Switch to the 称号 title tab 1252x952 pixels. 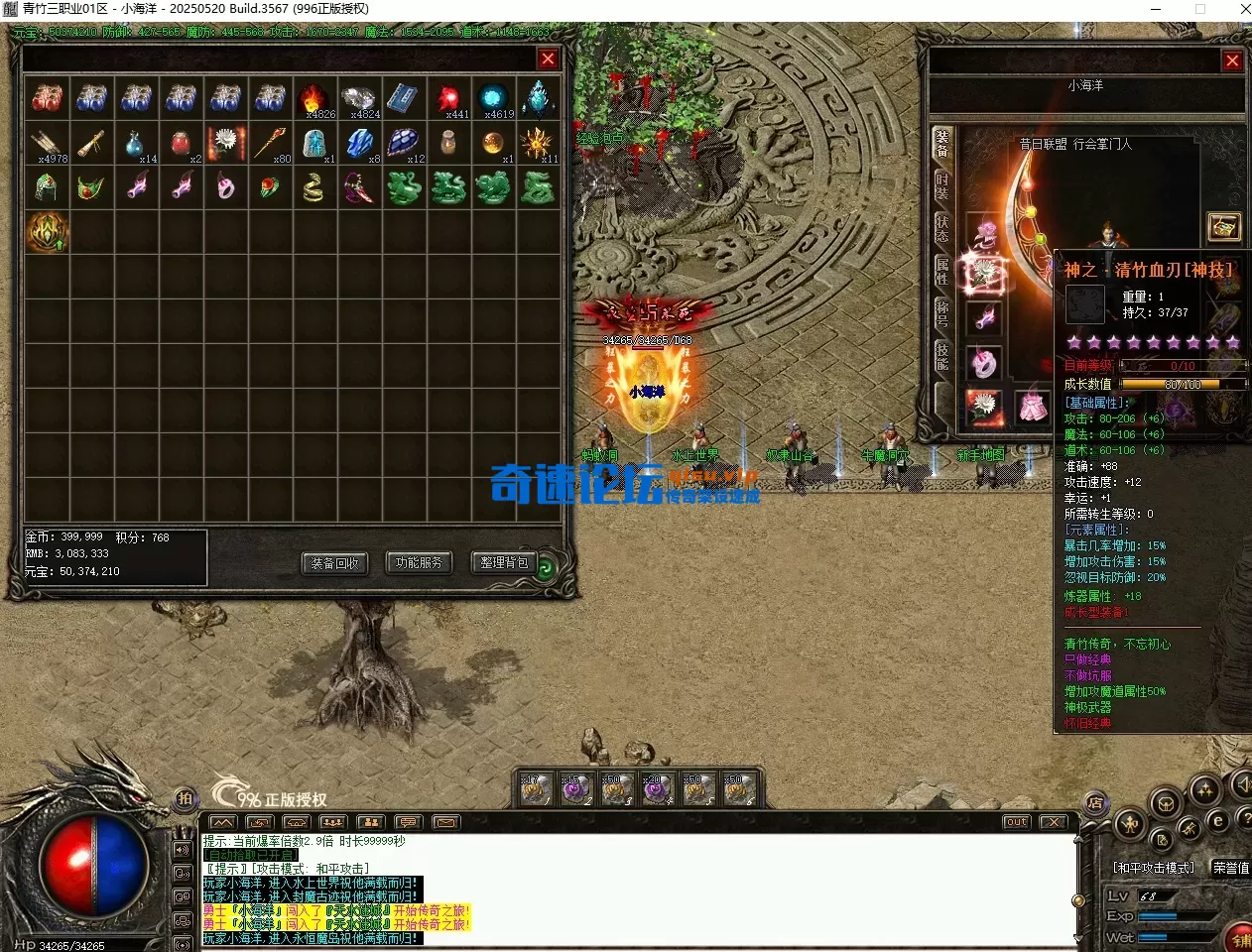[x=941, y=312]
